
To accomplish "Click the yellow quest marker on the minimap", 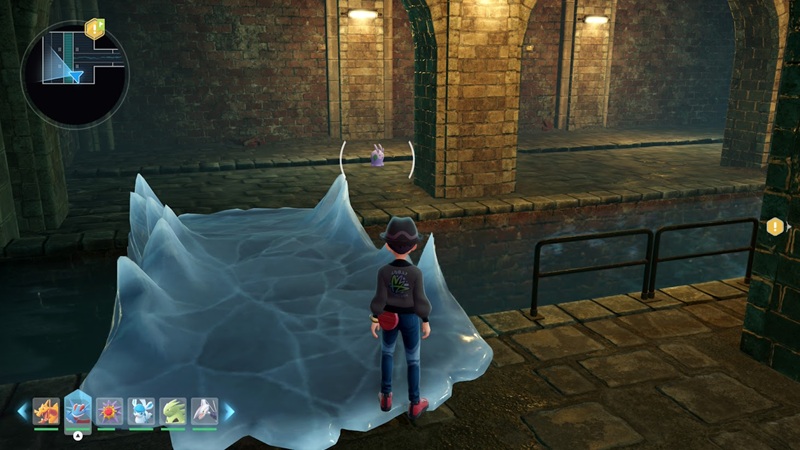I will point(95,28).
